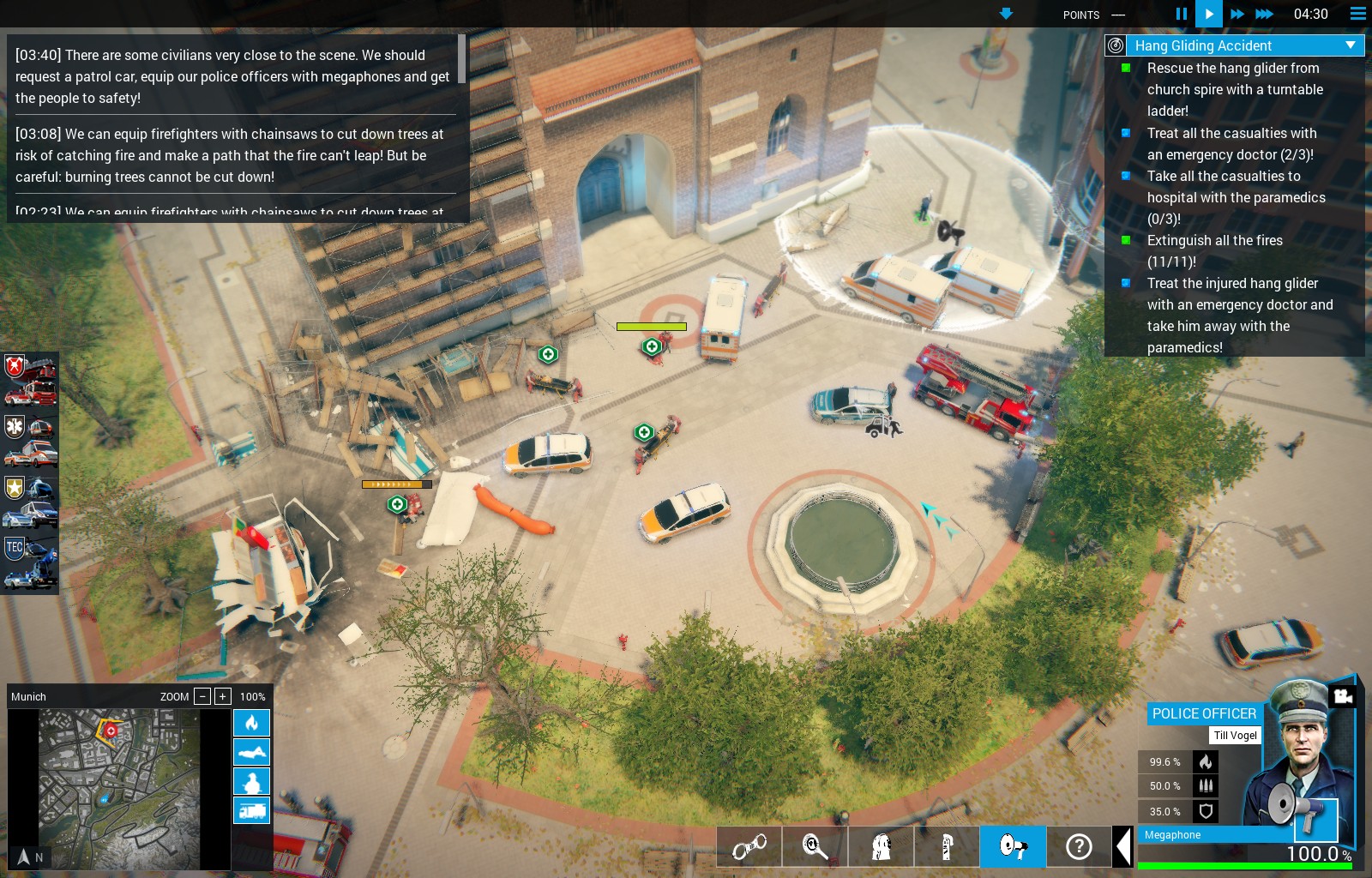Zoom in the minimap with plus button
The width and height of the screenshot is (1372, 878).
(x=222, y=696)
